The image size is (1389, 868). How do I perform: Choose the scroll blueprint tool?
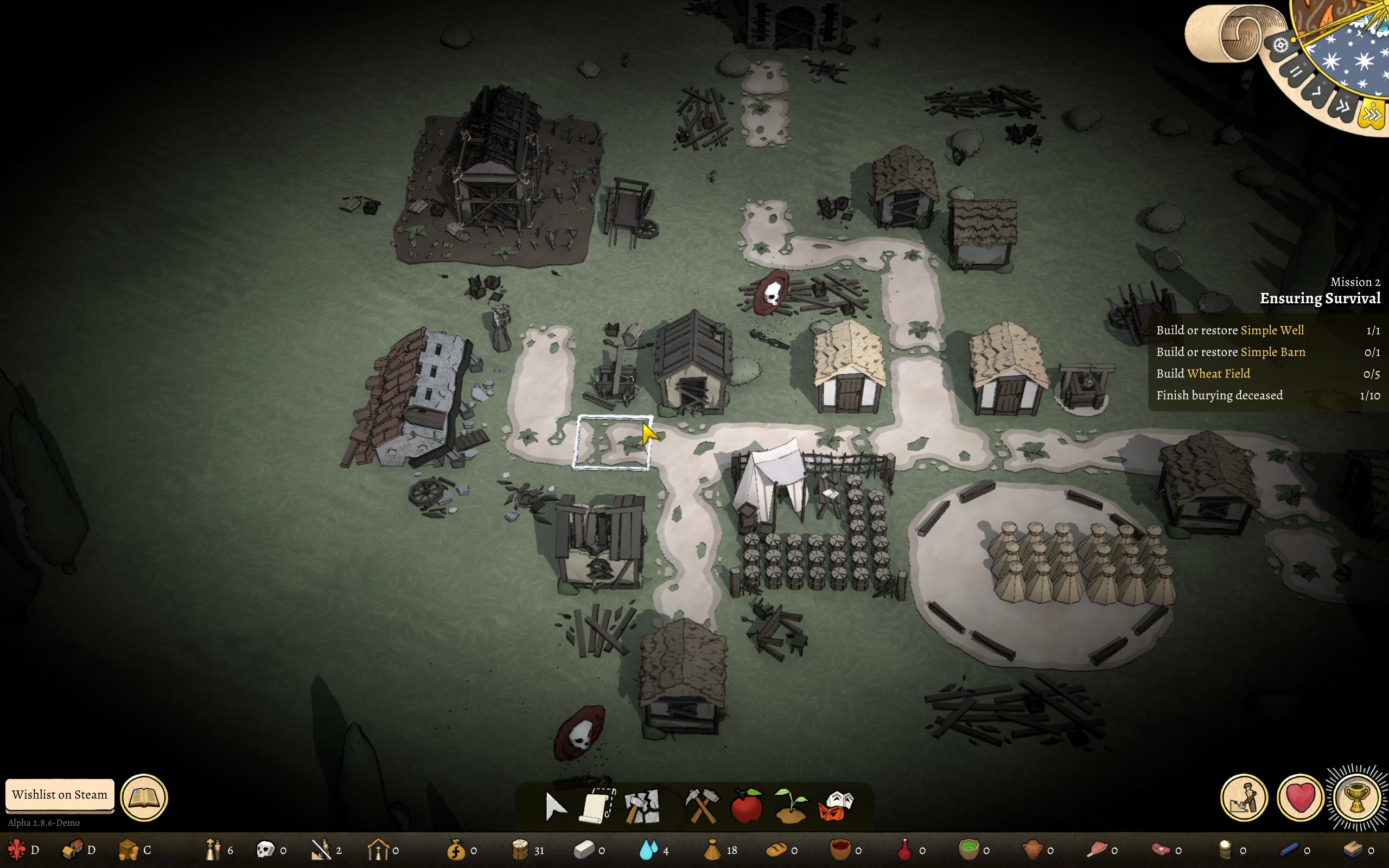point(598,806)
